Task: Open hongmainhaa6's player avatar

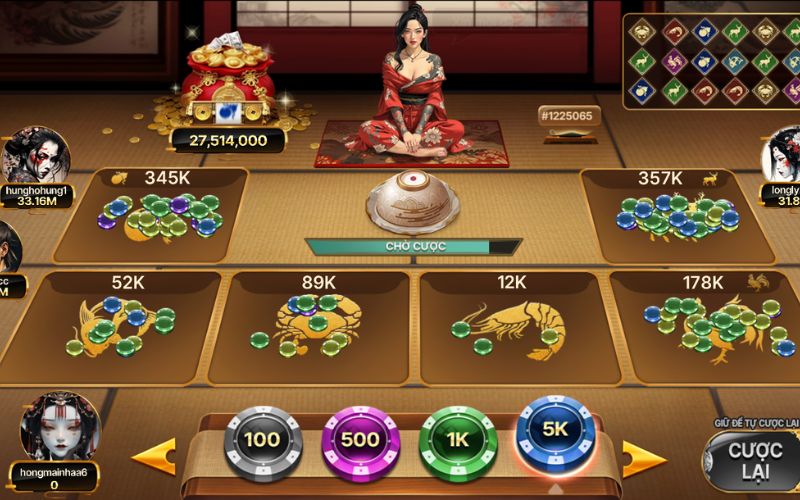Action: click(60, 426)
